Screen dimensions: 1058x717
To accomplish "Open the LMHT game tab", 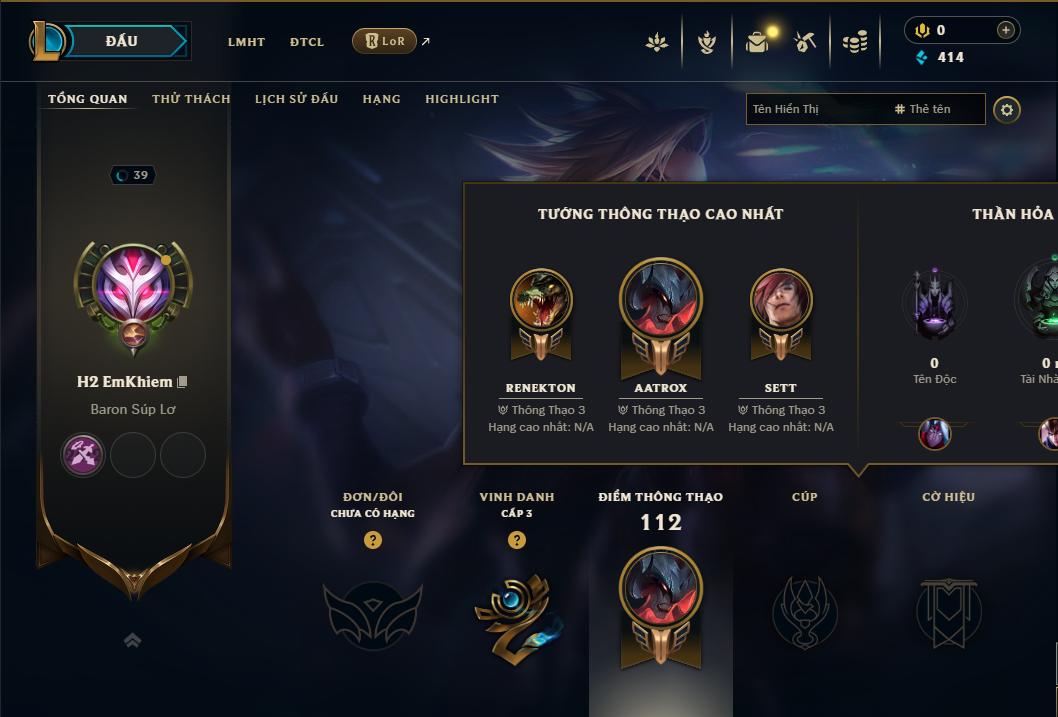I will click(x=246, y=42).
